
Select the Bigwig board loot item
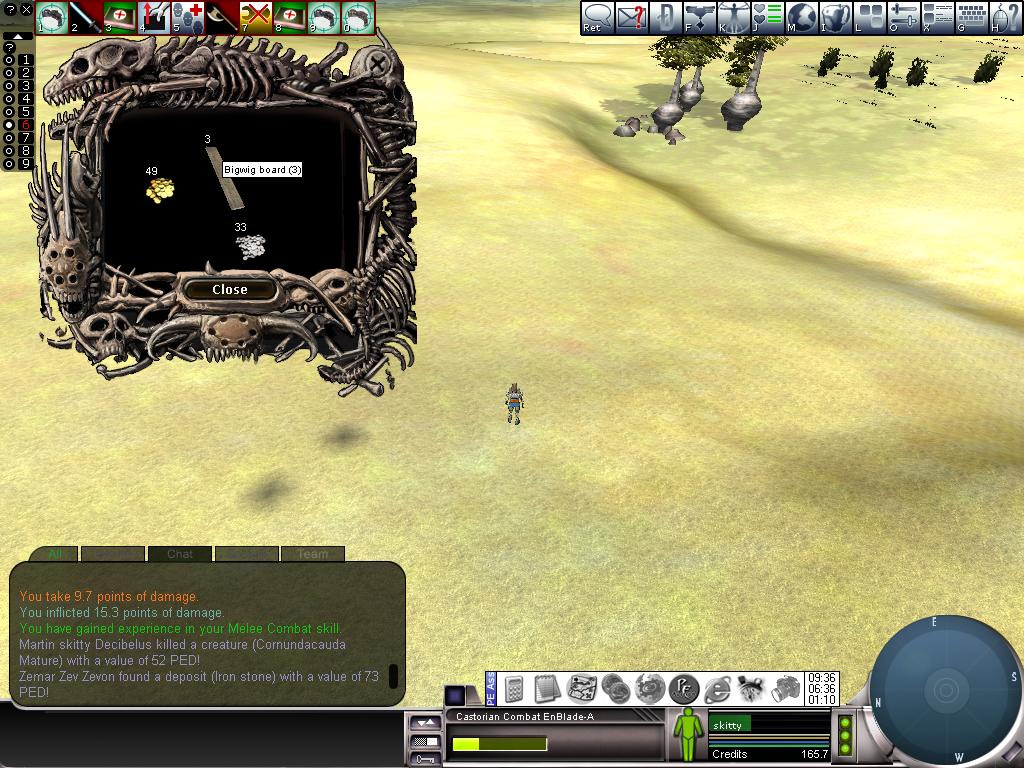coord(225,178)
